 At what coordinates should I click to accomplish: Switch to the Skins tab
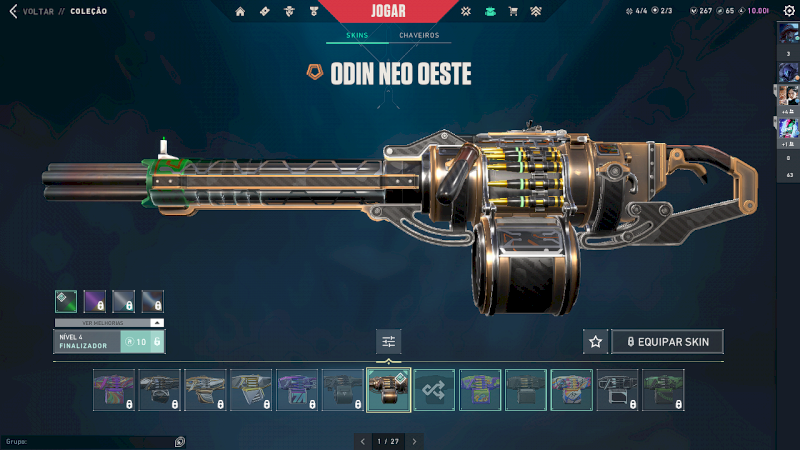pos(357,36)
